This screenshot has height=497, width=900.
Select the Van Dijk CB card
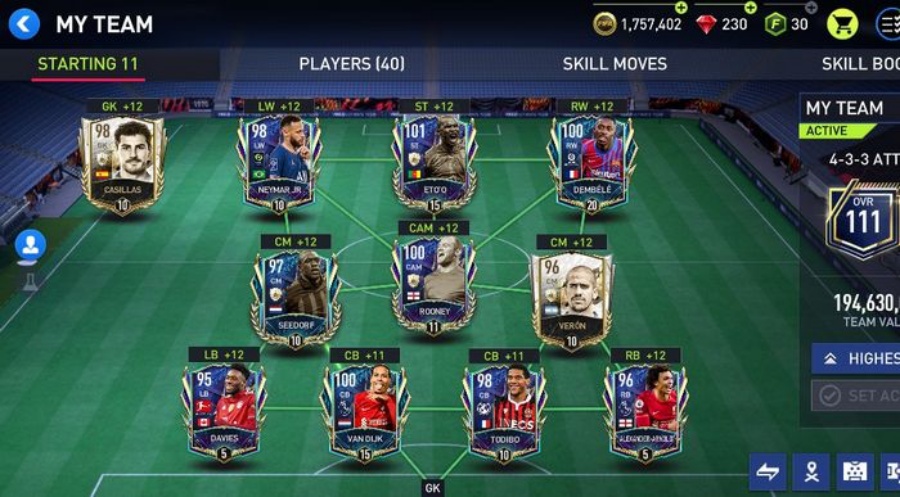(364, 411)
